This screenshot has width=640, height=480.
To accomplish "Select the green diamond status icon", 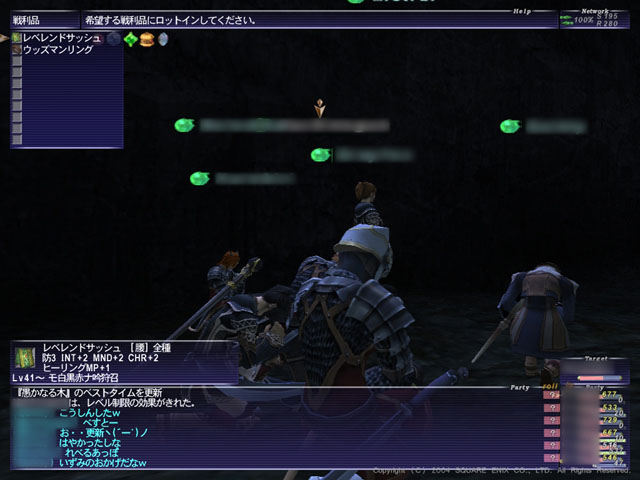I will 130,39.
